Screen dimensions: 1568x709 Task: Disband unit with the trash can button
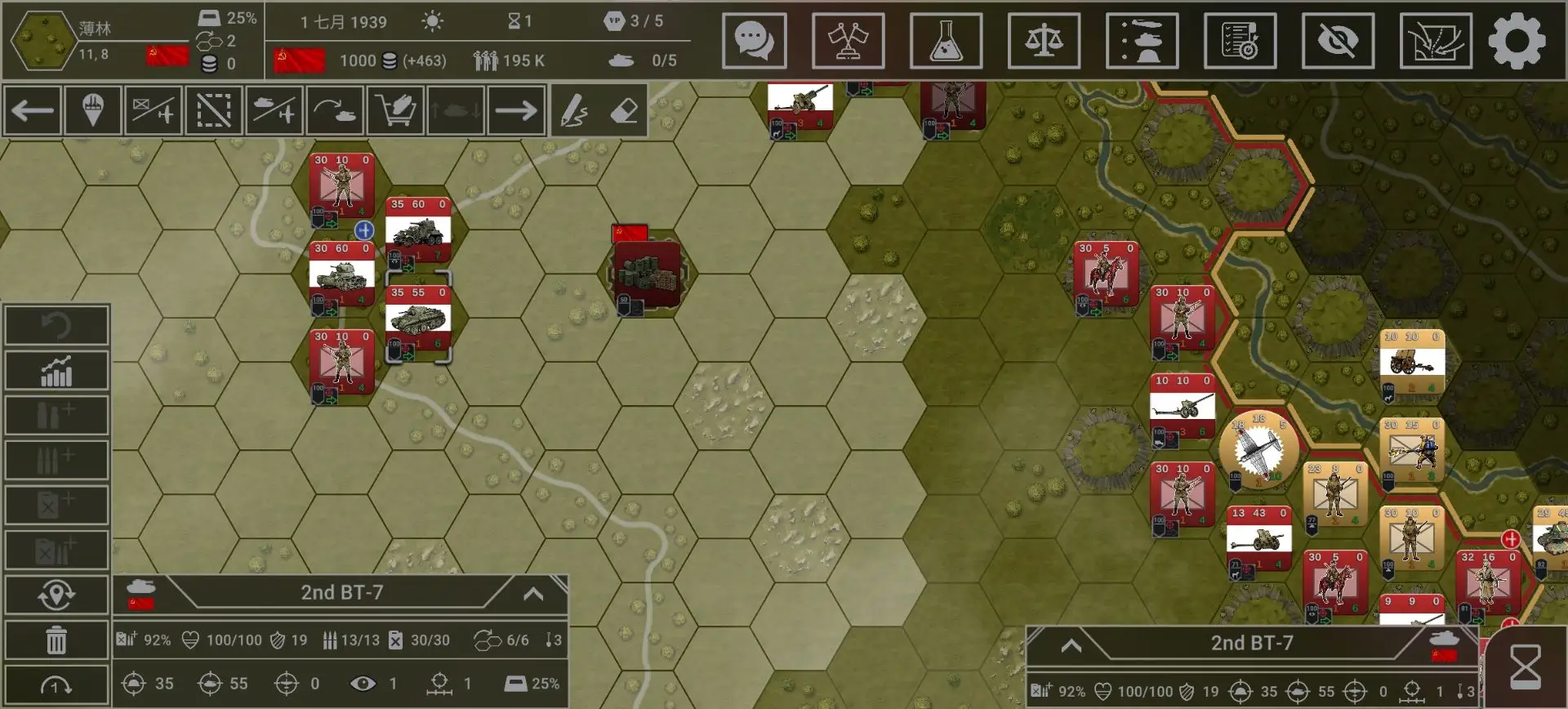[56, 640]
